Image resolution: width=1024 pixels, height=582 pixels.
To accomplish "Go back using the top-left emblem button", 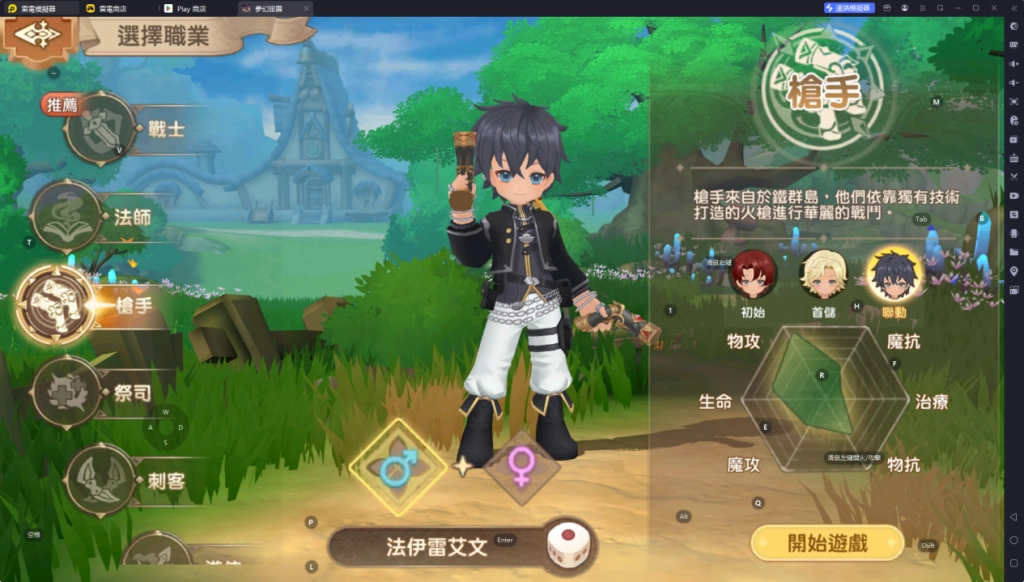I will click(x=39, y=35).
